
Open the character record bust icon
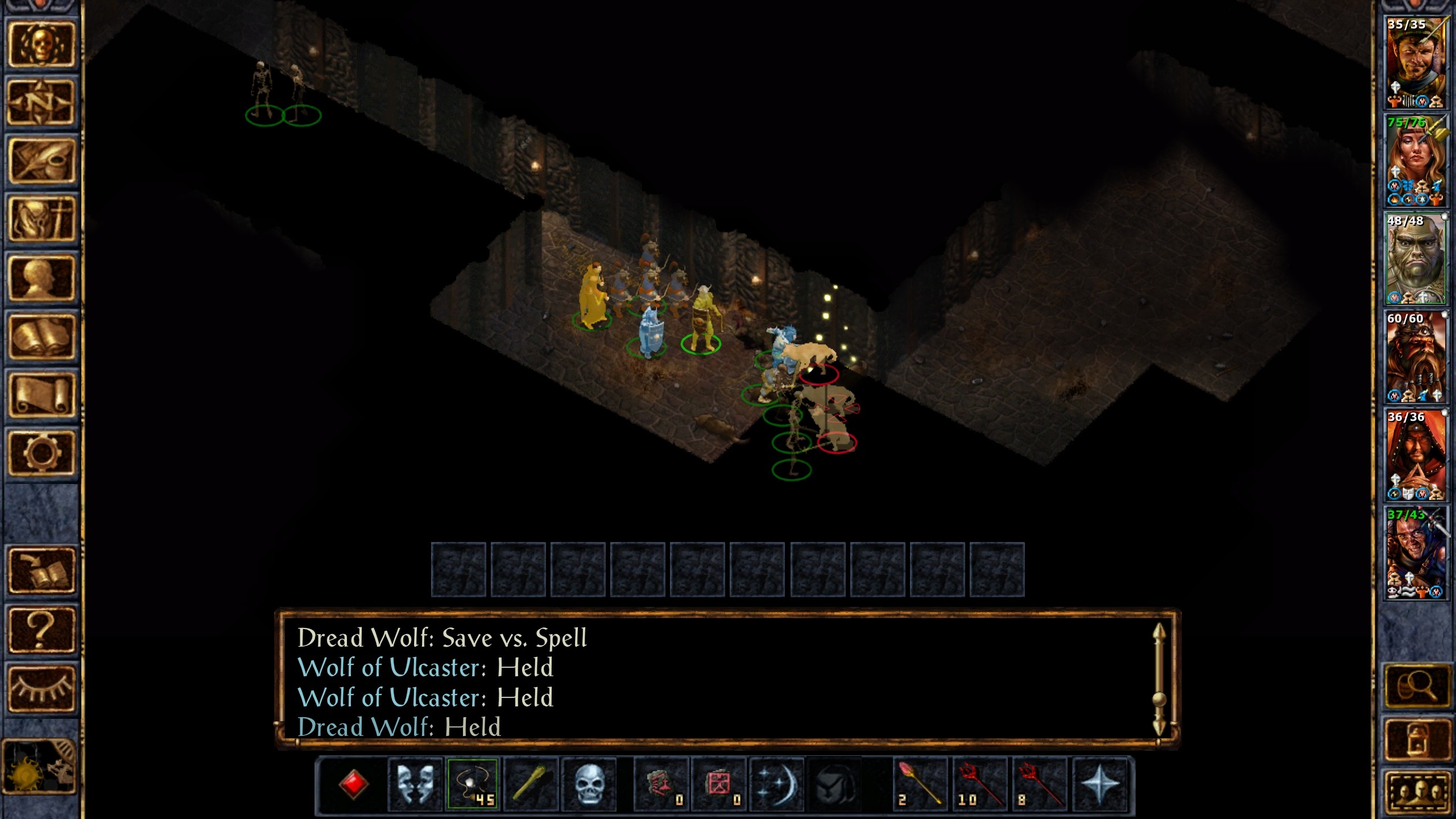tap(40, 278)
